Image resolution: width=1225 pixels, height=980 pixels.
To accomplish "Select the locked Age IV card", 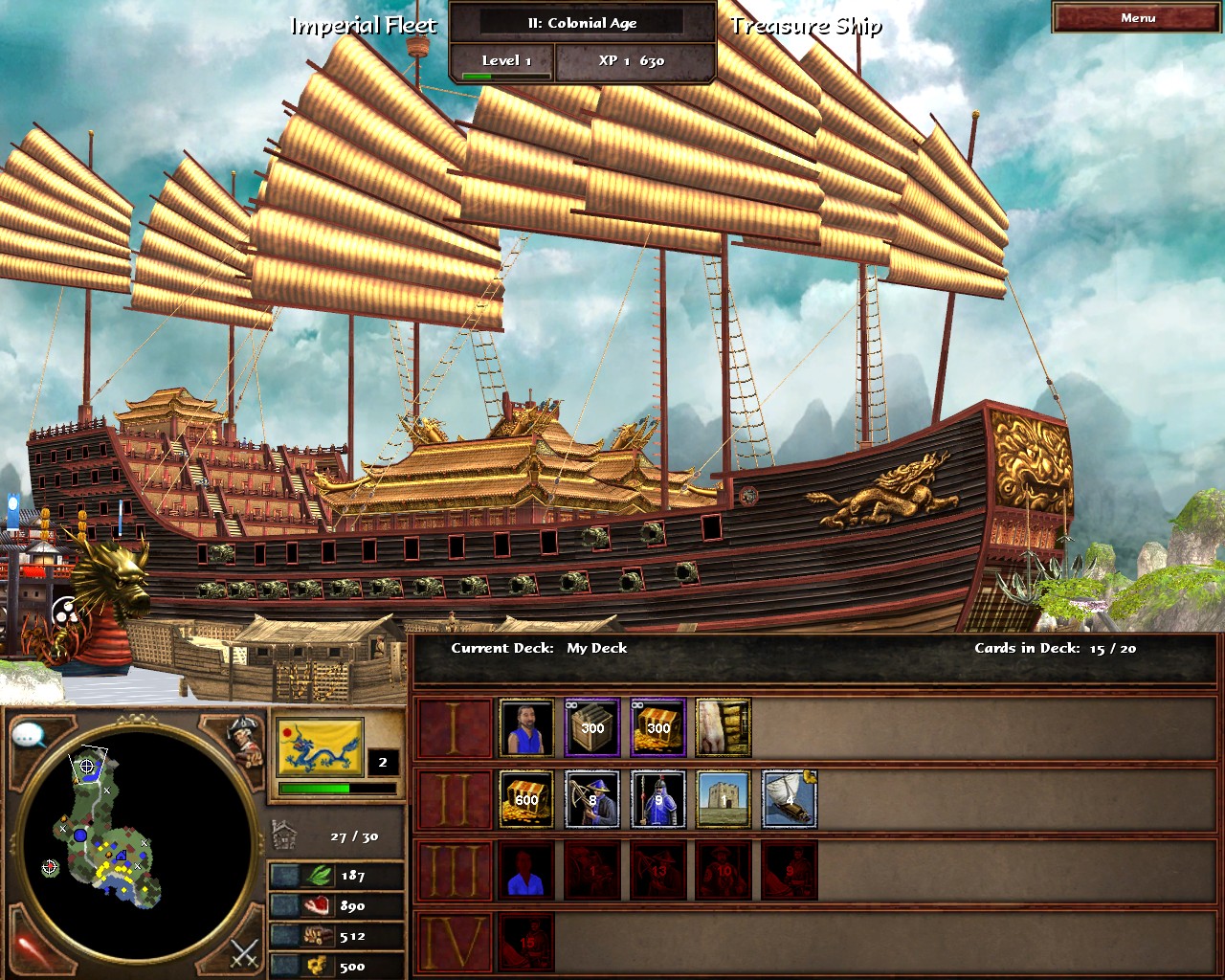I will pyautogui.click(x=526, y=942).
